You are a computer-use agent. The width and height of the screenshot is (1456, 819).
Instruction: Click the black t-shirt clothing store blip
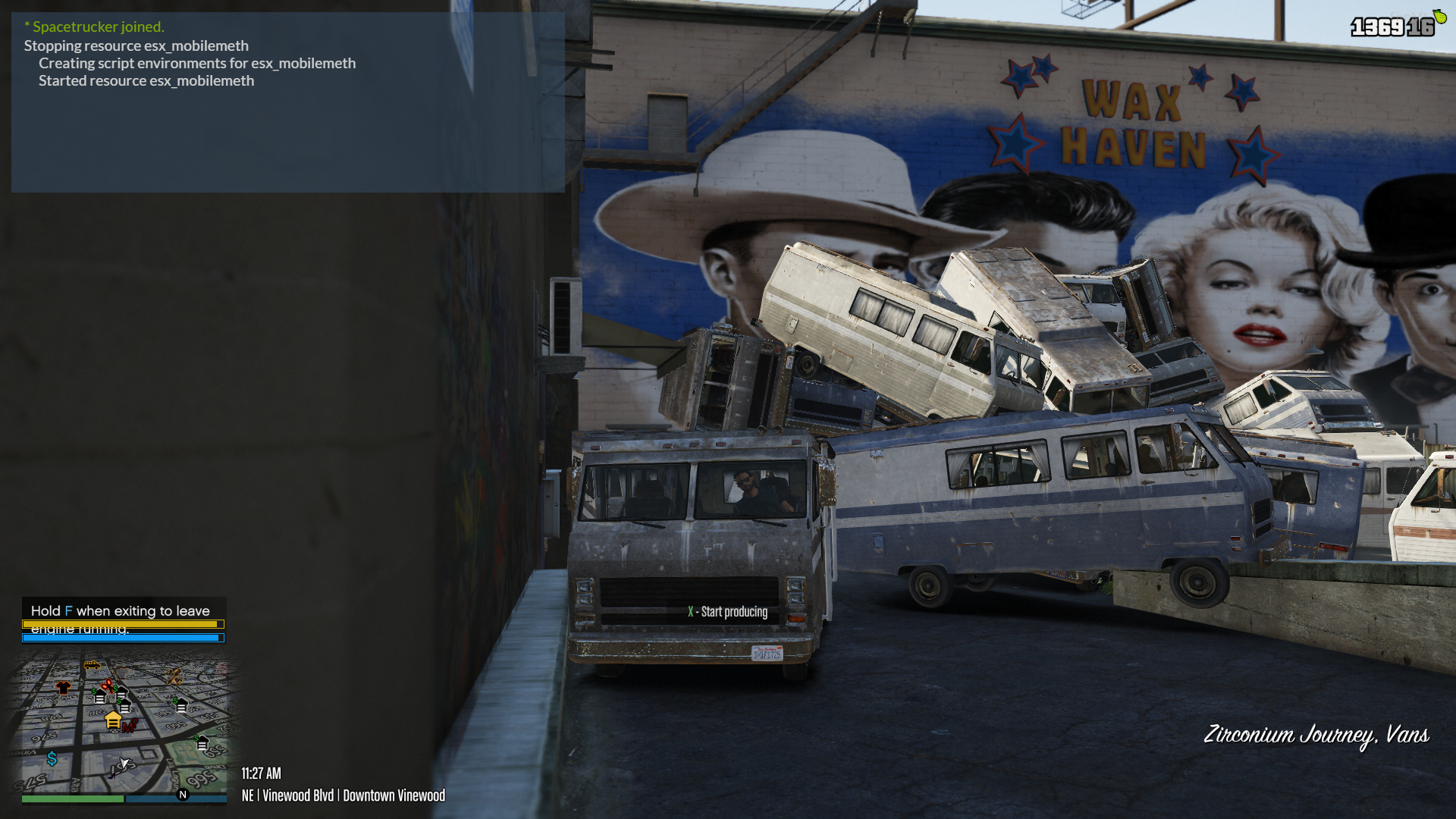click(63, 687)
